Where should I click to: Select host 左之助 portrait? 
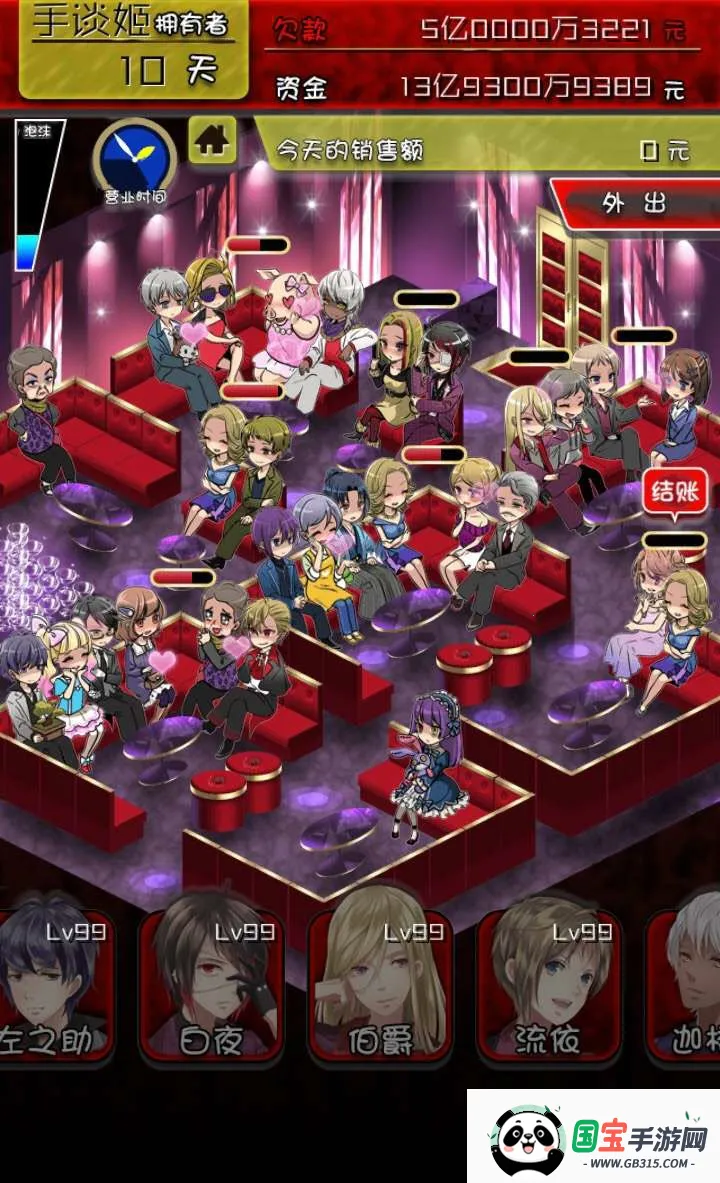coord(57,985)
